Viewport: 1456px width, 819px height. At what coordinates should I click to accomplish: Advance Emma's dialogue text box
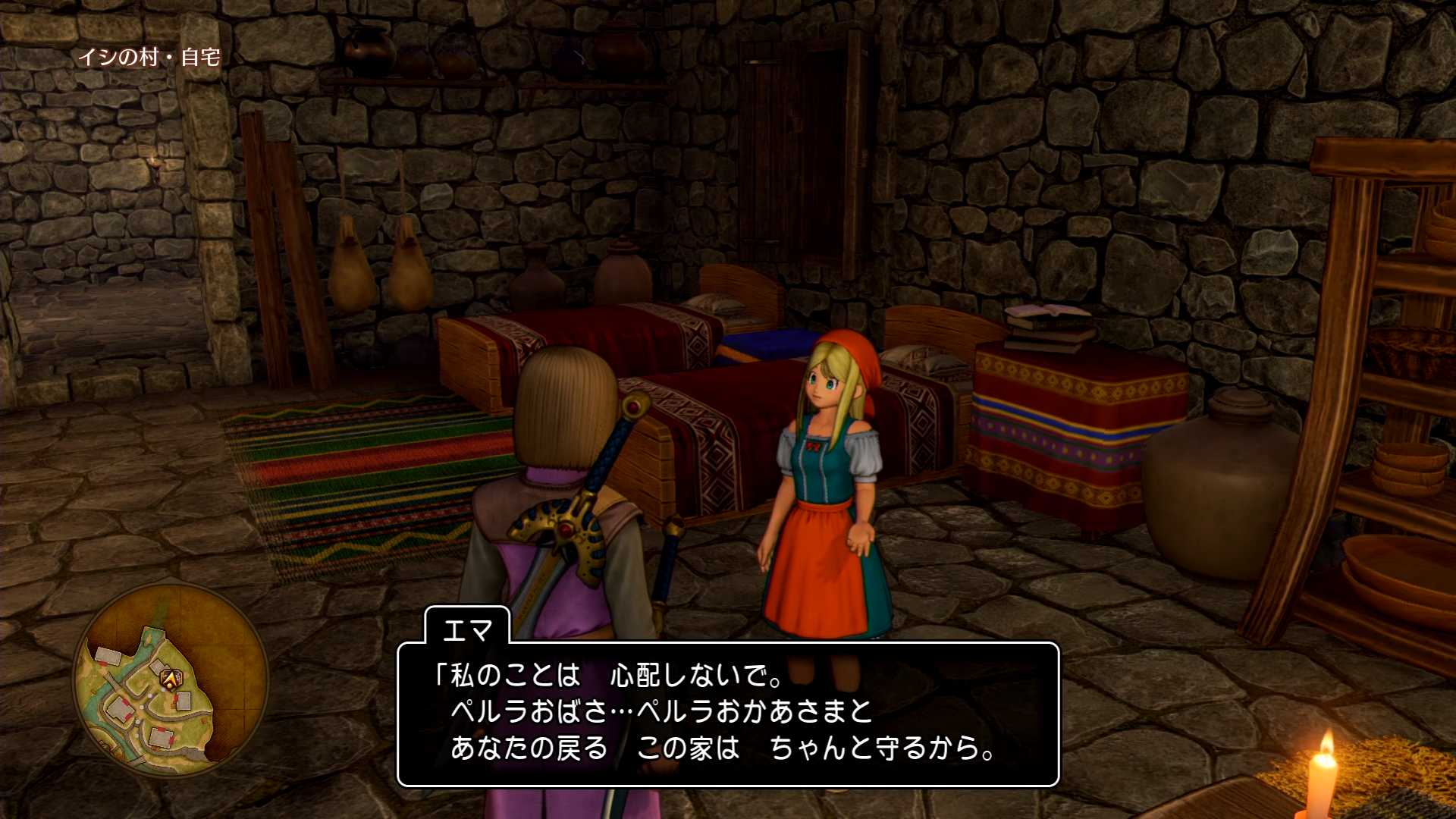727,714
